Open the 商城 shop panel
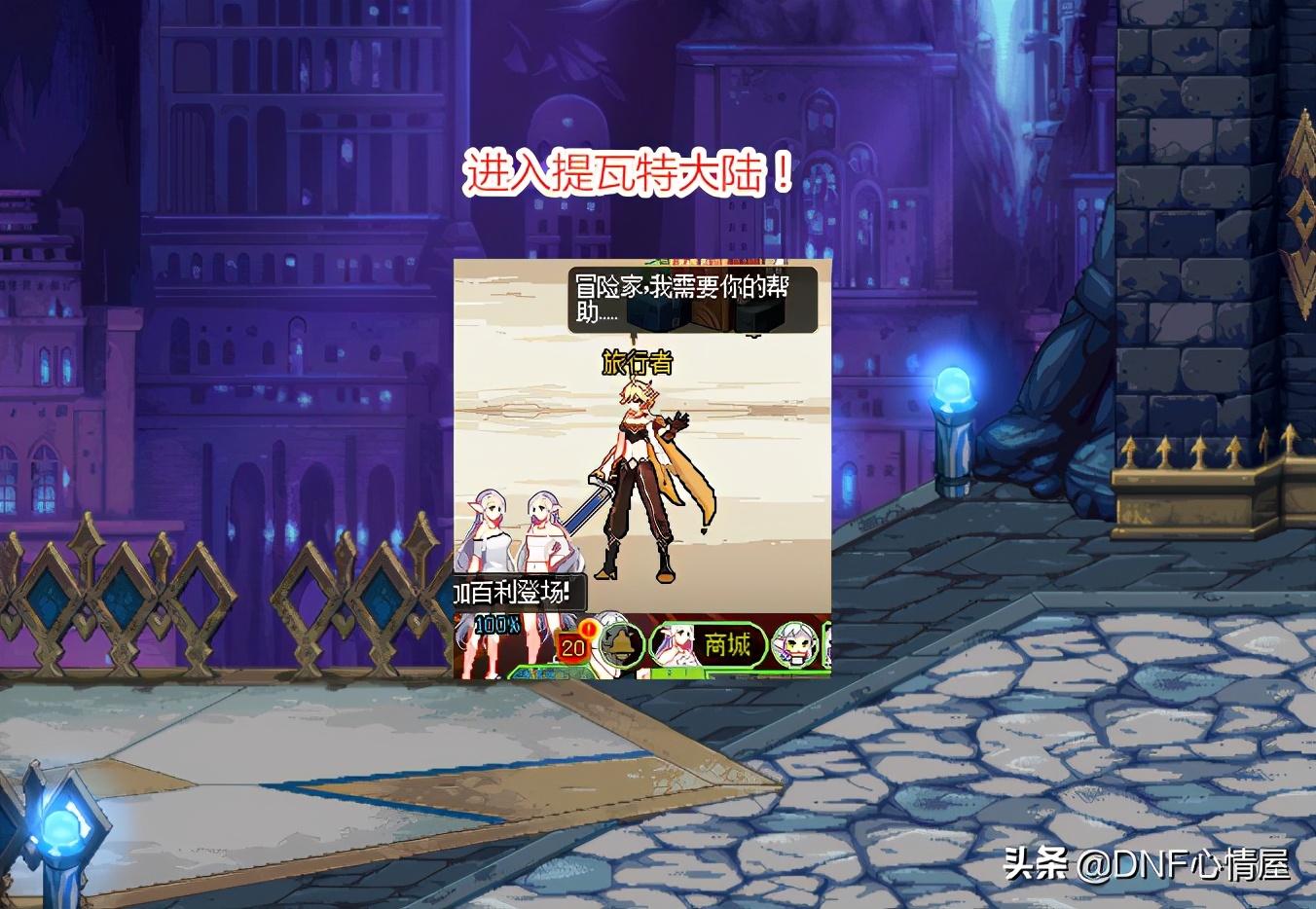The width and height of the screenshot is (1316, 909). click(728, 644)
